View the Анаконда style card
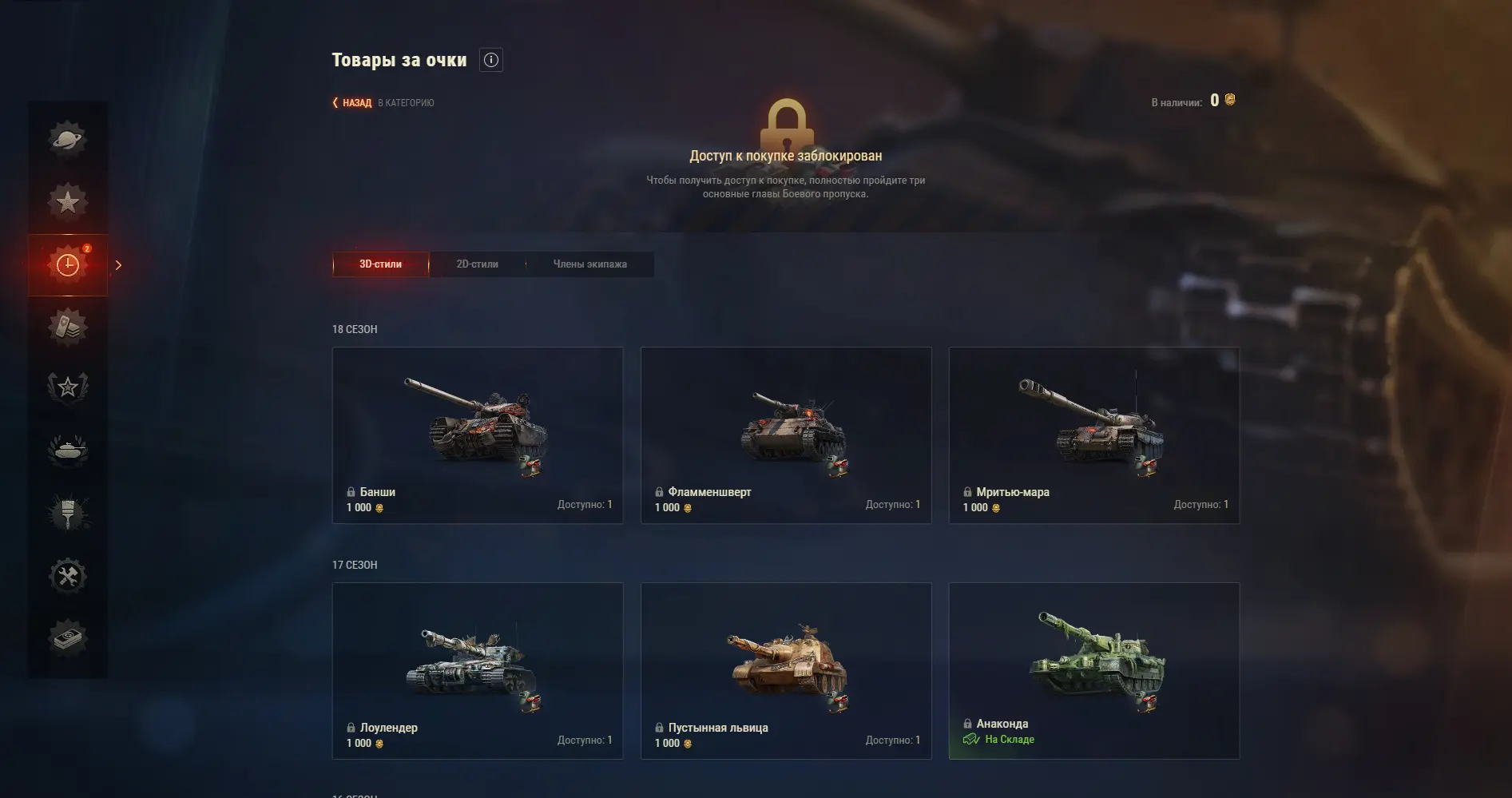1512x798 pixels. click(1093, 670)
